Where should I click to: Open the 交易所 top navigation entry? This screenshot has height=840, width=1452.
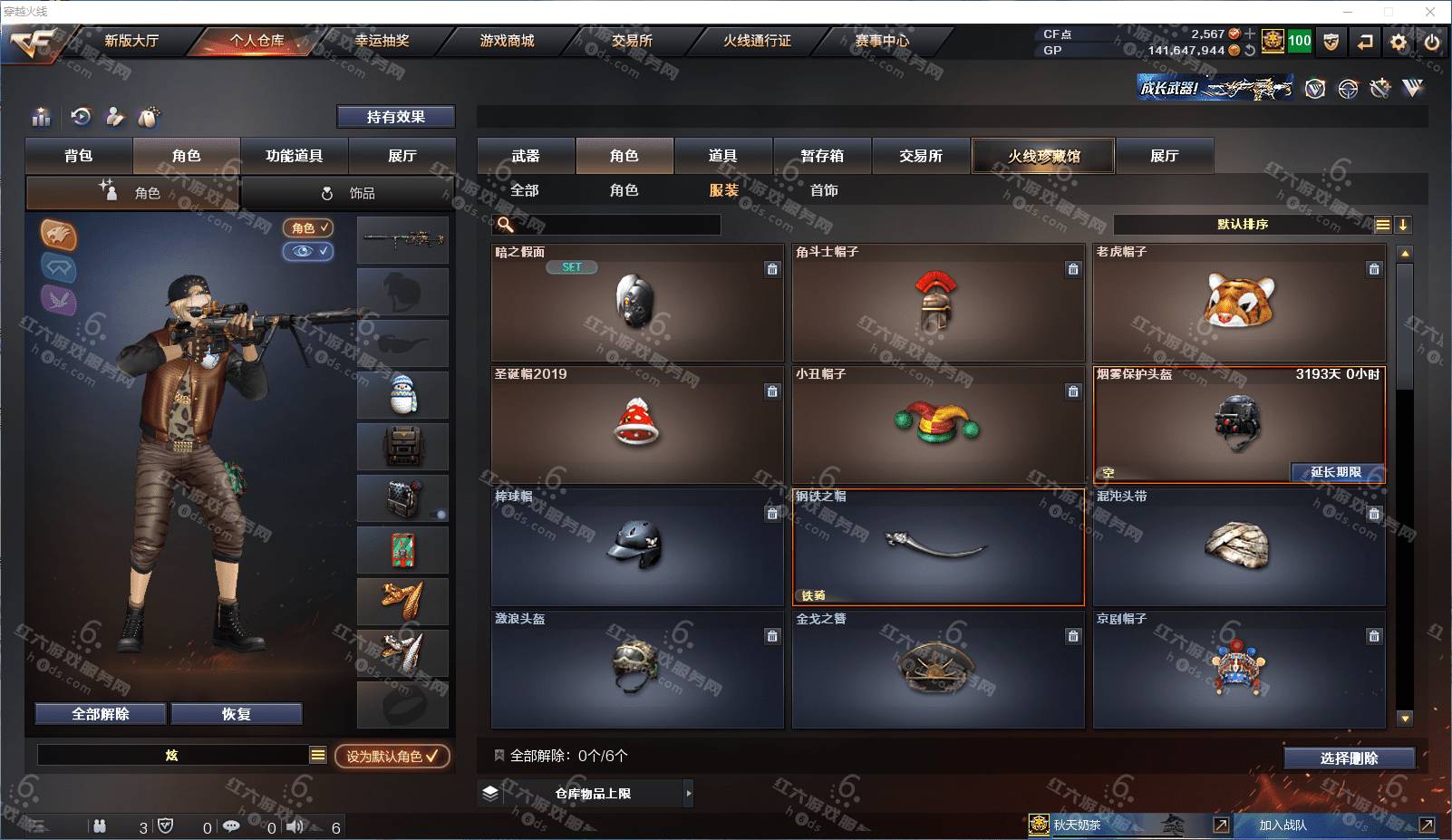[x=632, y=41]
